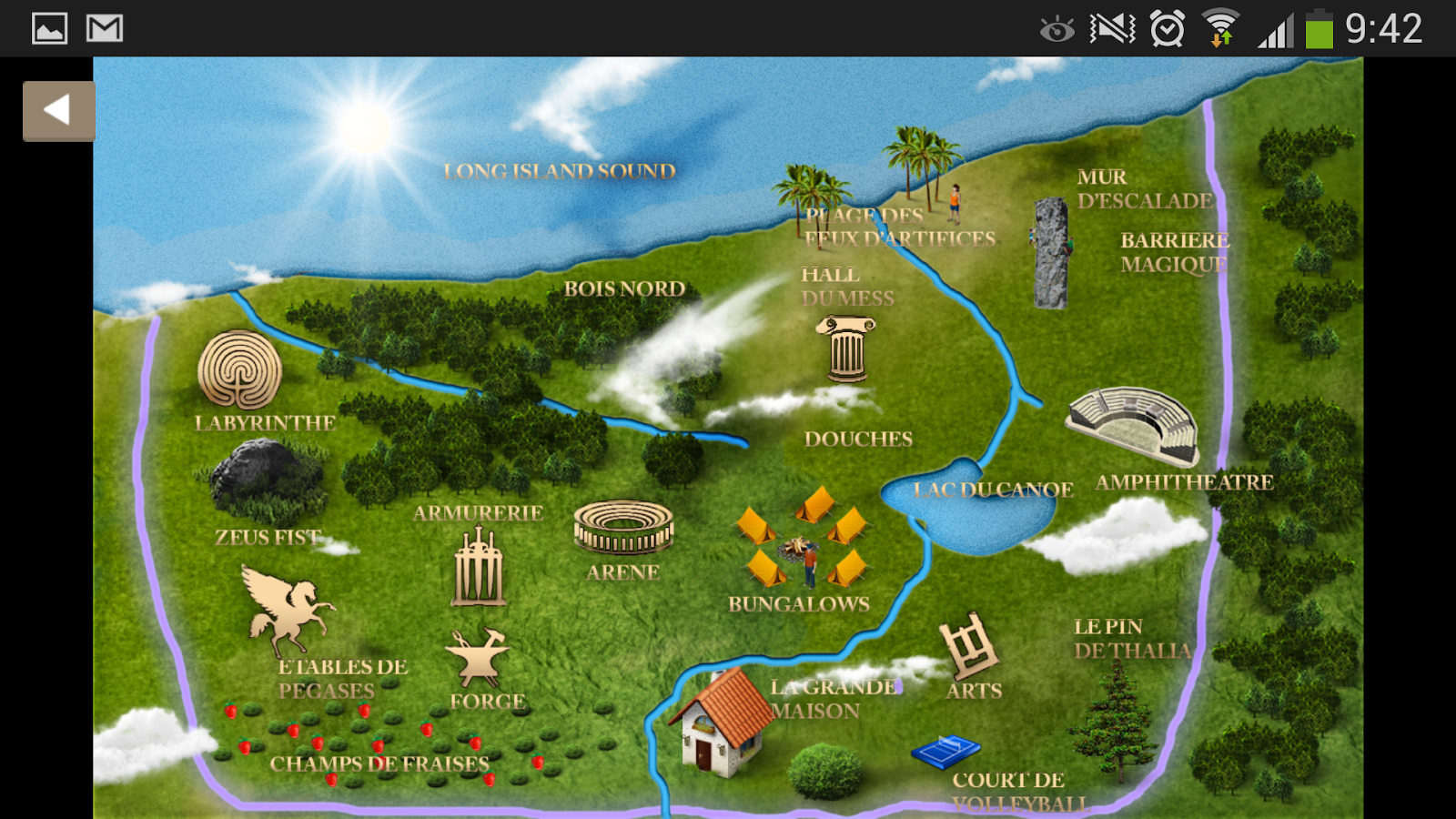Screen dimensions: 1456x819
Task: Select Le Pin de Thalia tree
Action: (x=1115, y=723)
